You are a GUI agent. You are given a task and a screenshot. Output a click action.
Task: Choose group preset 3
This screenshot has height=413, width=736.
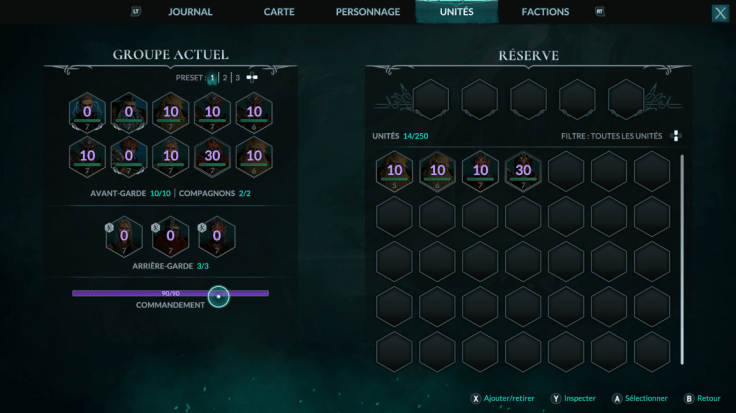[x=238, y=77]
